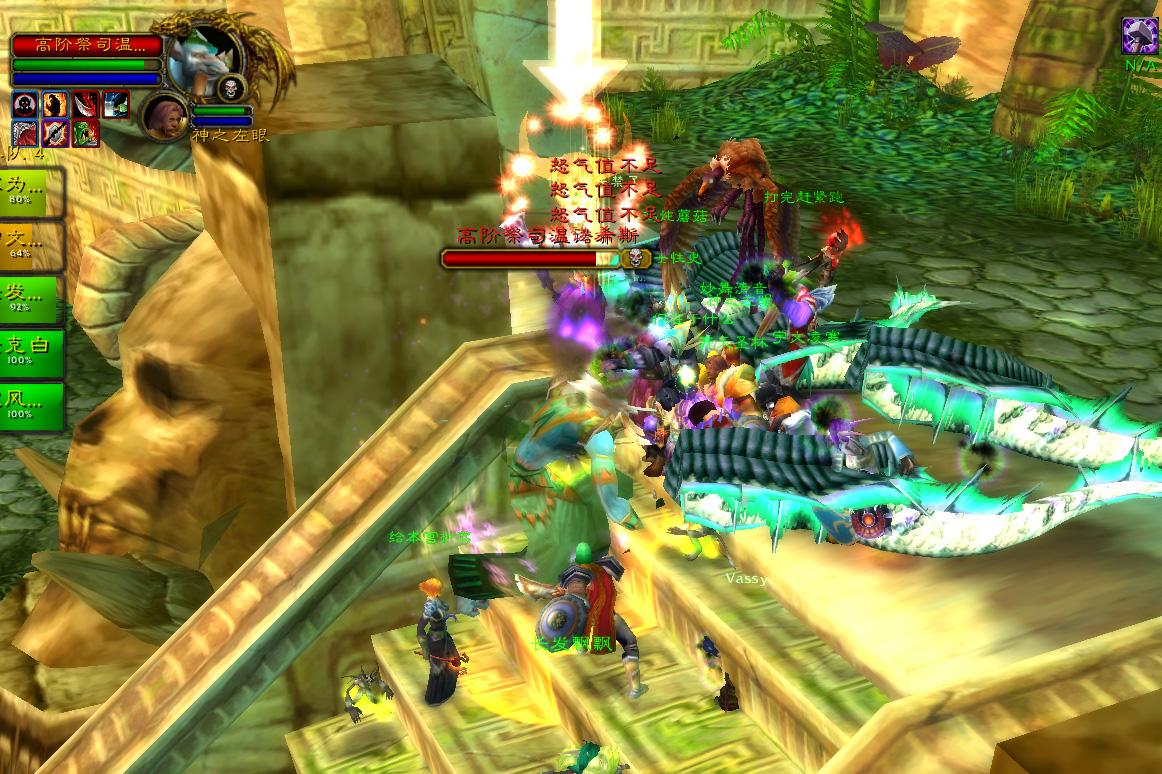Inspect the red claw rend debuff
Image resolution: width=1162 pixels, height=774 pixels.
[25, 133]
